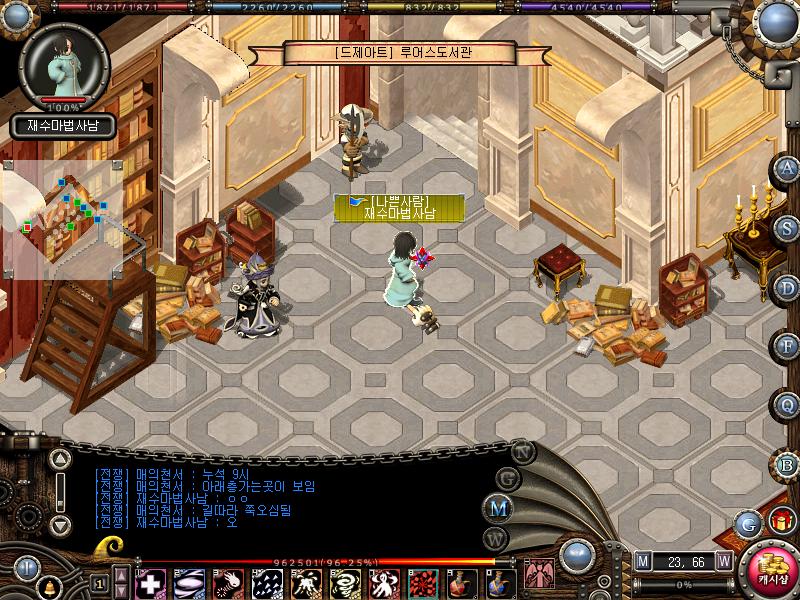Select the round D button

tap(788, 287)
